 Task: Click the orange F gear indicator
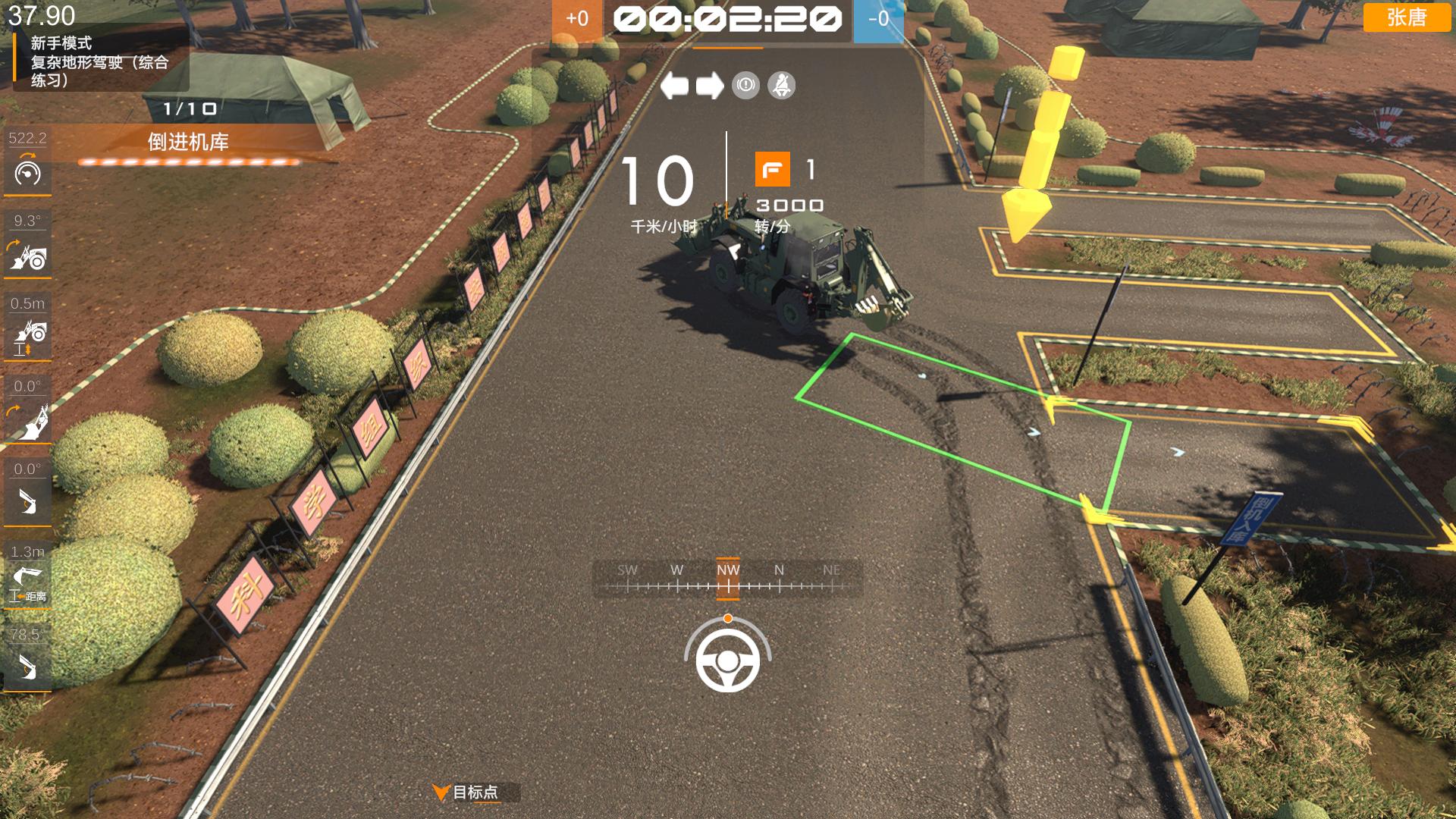[x=772, y=169]
